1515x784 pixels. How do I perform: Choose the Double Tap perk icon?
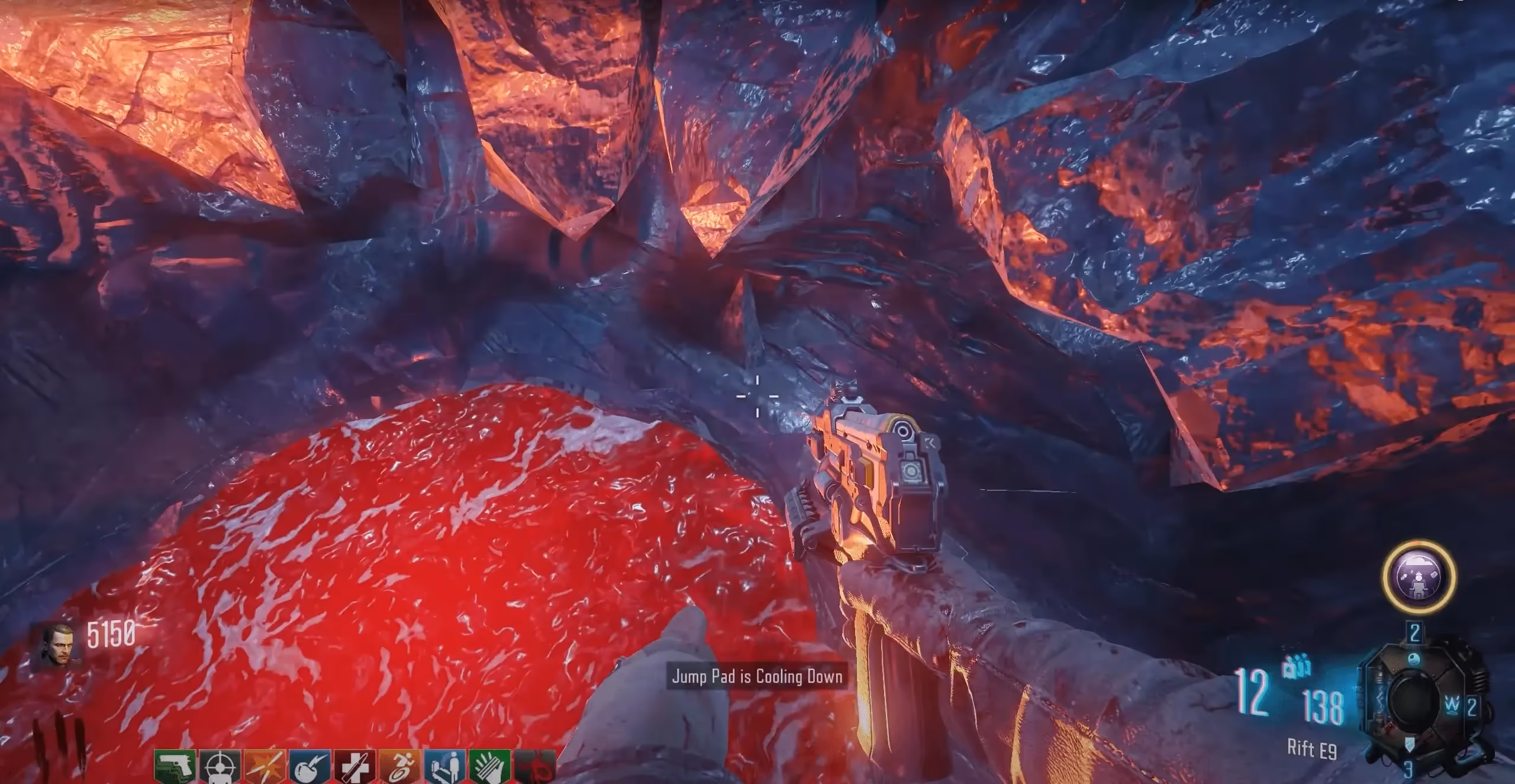click(x=264, y=767)
